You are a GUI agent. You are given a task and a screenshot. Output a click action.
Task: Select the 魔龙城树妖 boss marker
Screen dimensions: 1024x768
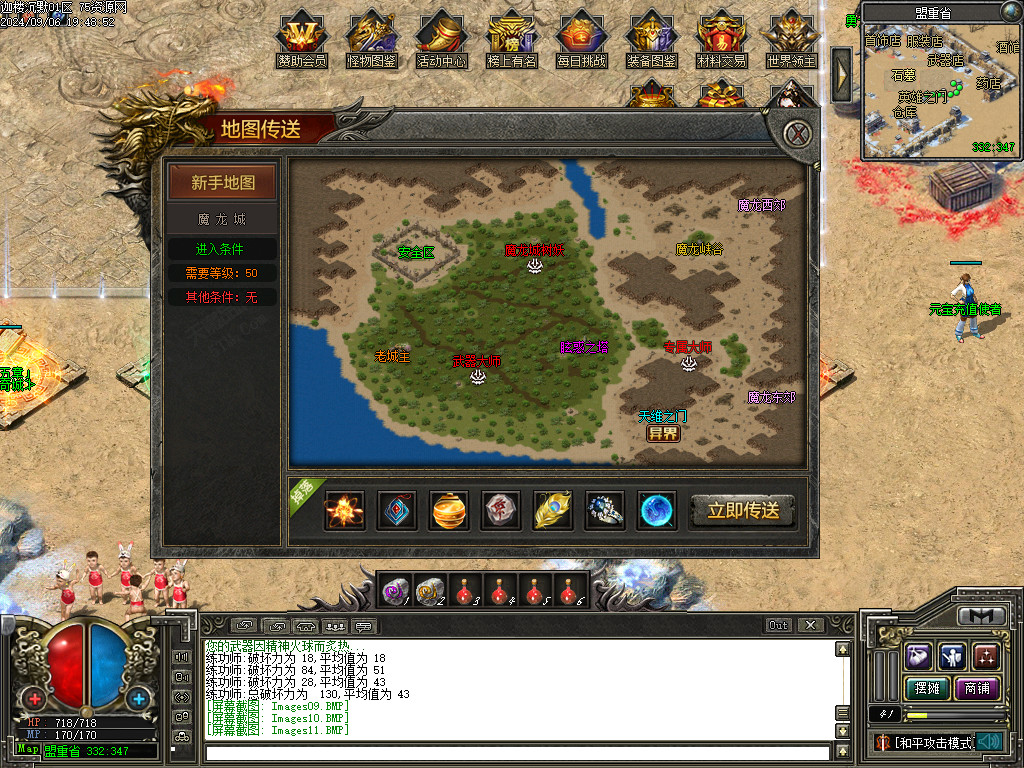point(535,264)
